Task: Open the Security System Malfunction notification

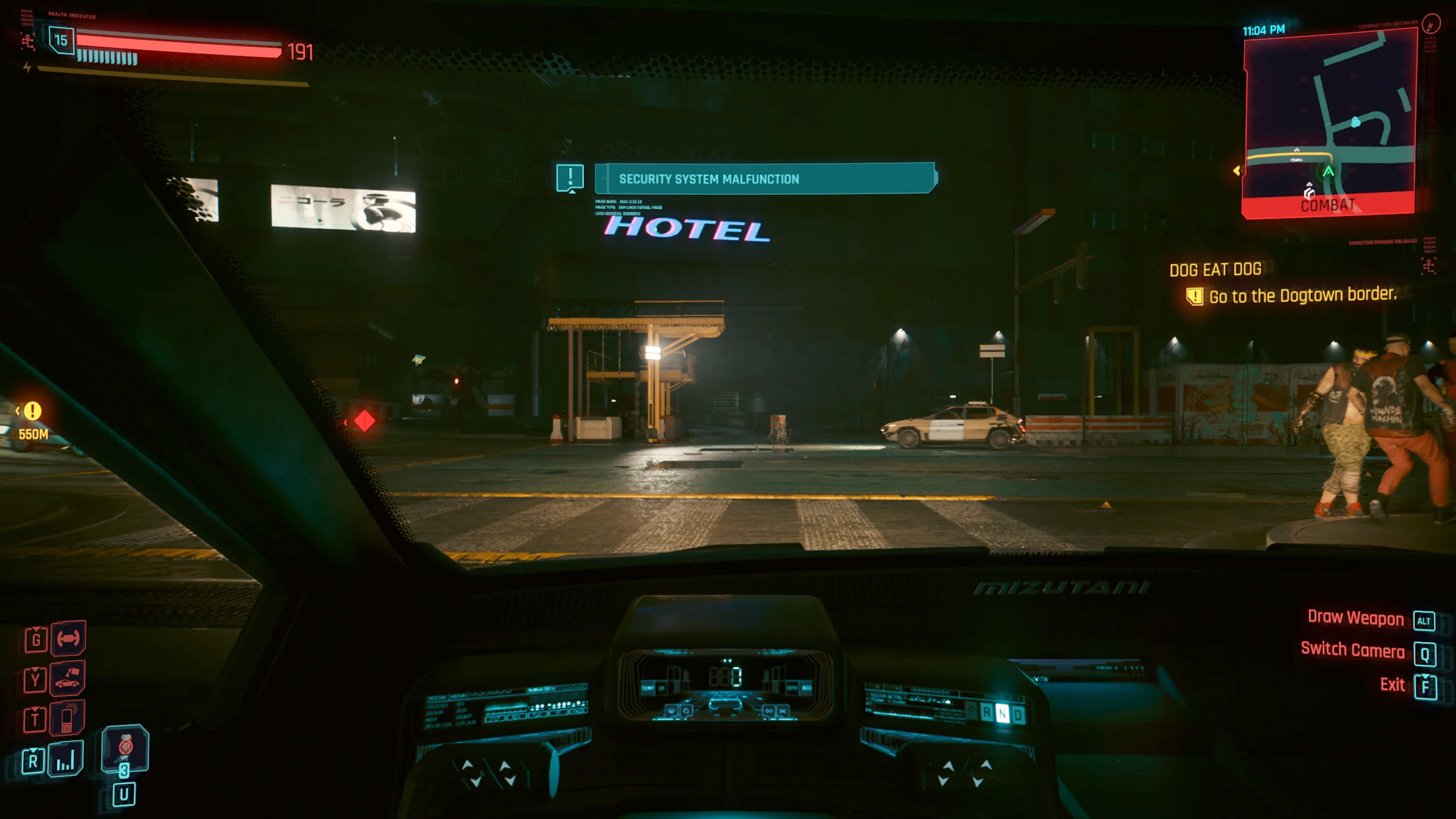Action: [x=765, y=178]
